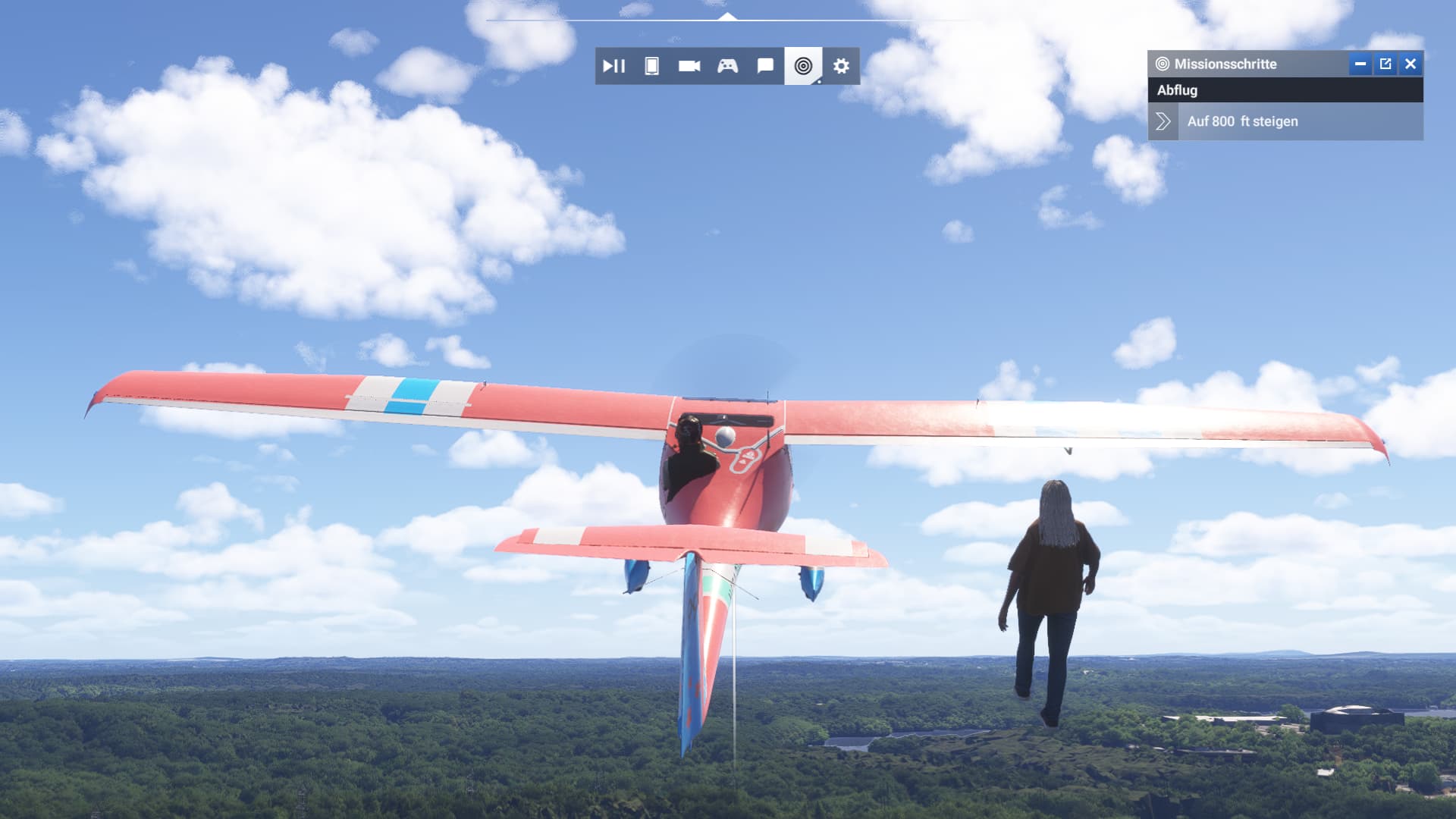
Task: Open the chat speech bubble panel
Action: click(765, 66)
